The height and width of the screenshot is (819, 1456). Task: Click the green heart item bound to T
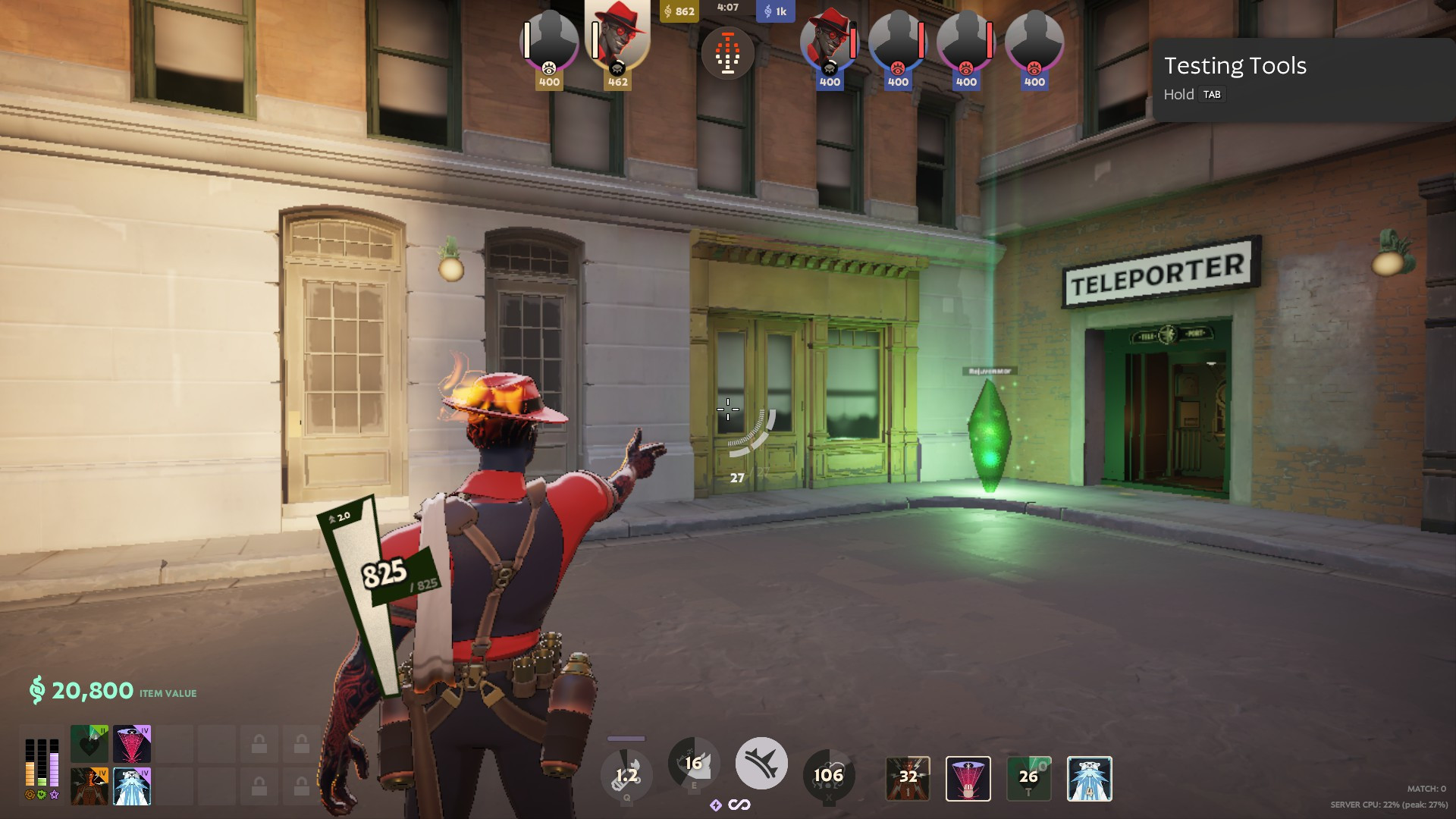tap(1028, 777)
